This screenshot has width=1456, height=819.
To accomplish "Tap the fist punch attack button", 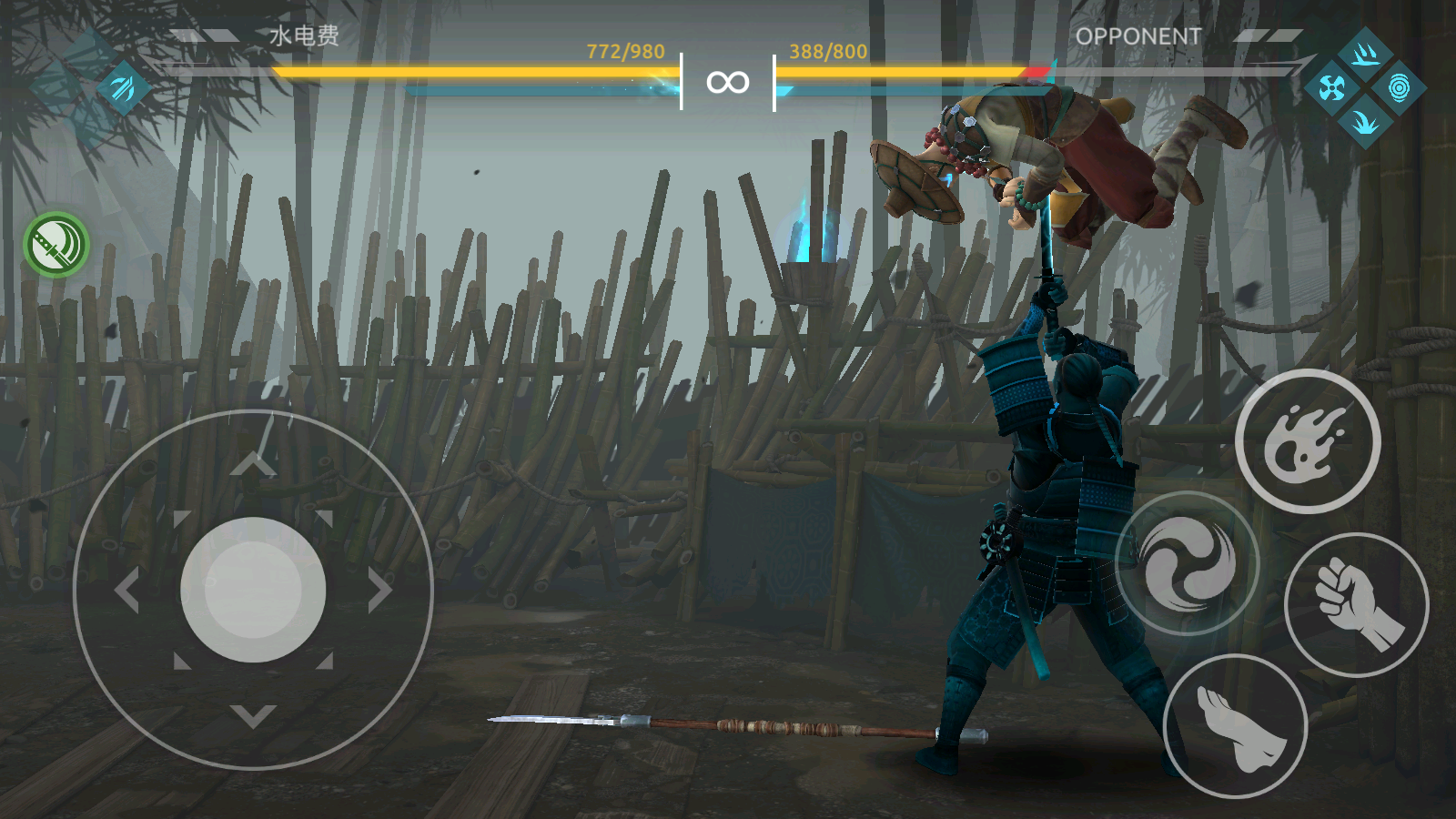I will [1356, 604].
